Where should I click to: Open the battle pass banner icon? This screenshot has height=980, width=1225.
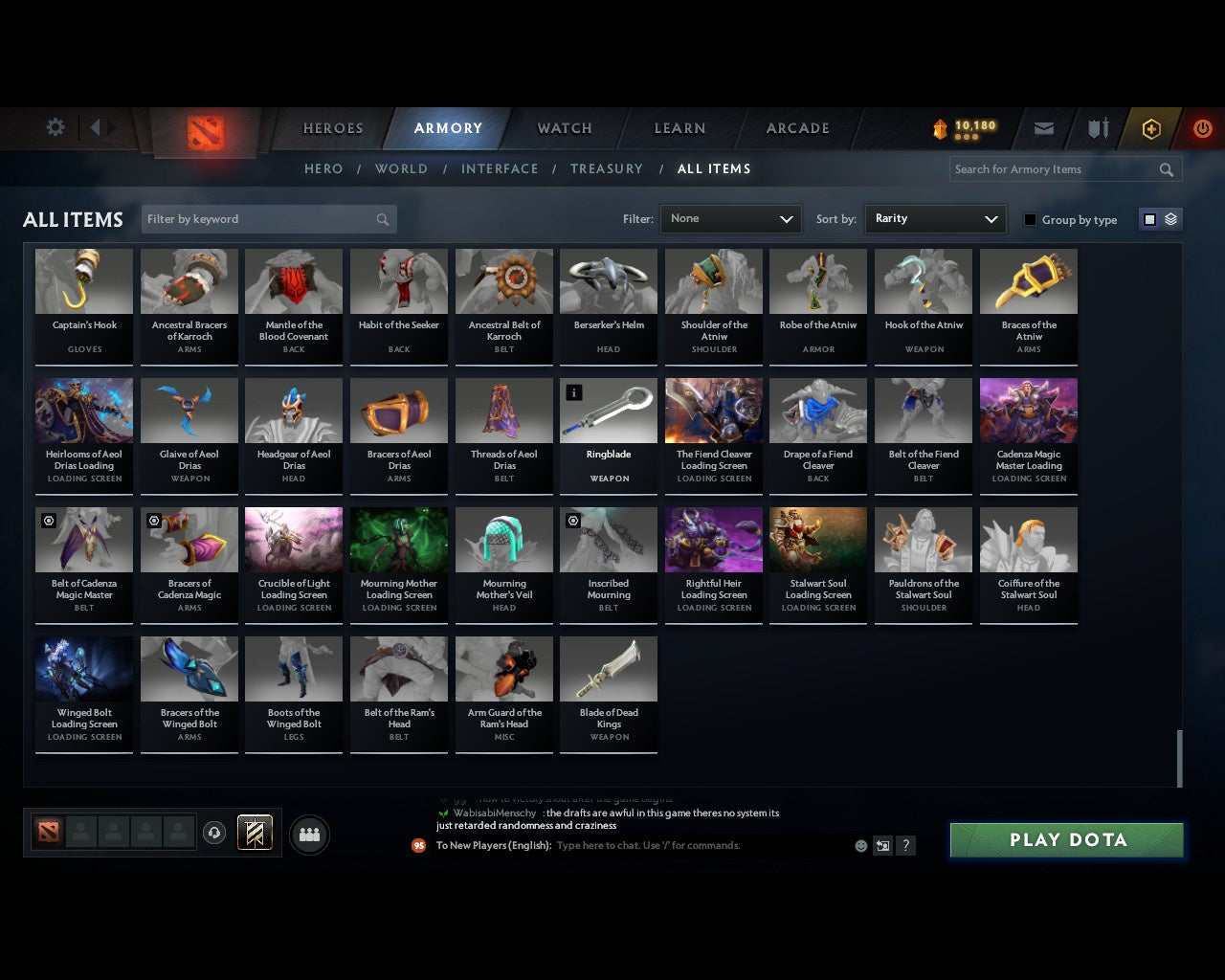255,832
